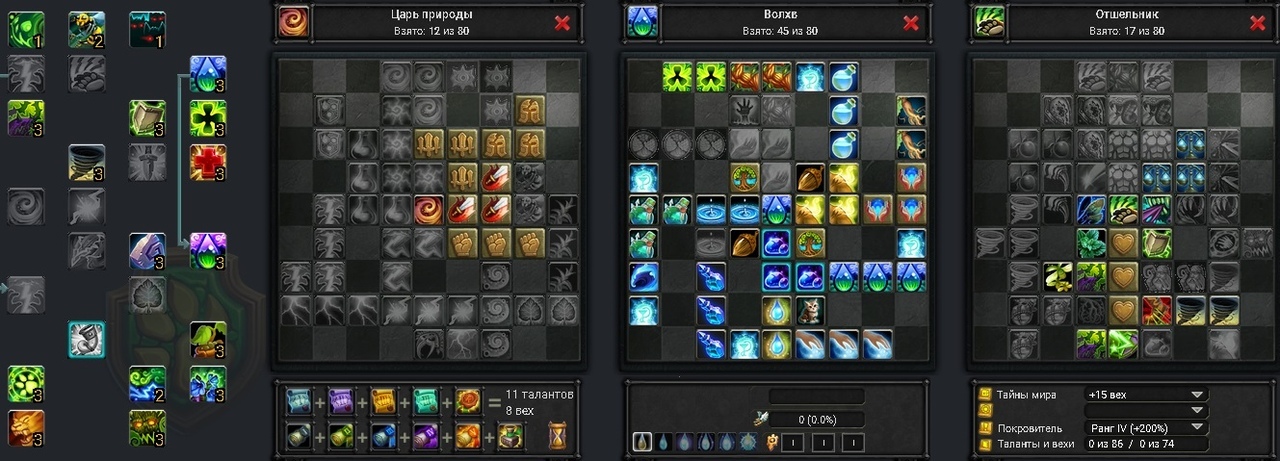Viewport: 1280px width, 461px height.
Task: Click the Отшельник paw header icon
Action: [x=988, y=22]
